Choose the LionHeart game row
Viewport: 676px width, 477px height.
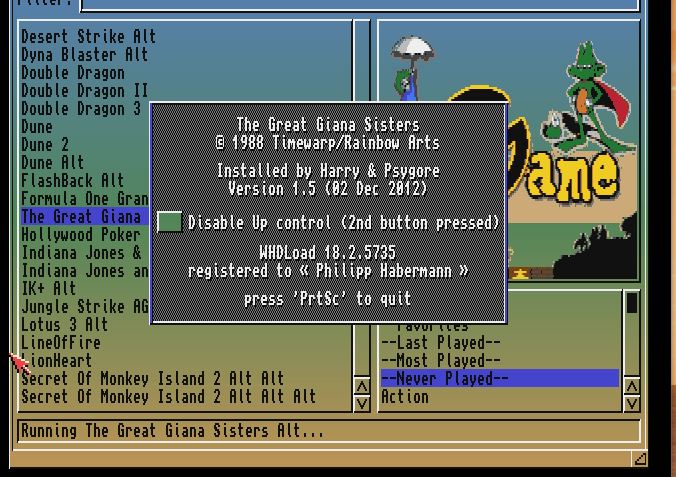click(x=57, y=361)
